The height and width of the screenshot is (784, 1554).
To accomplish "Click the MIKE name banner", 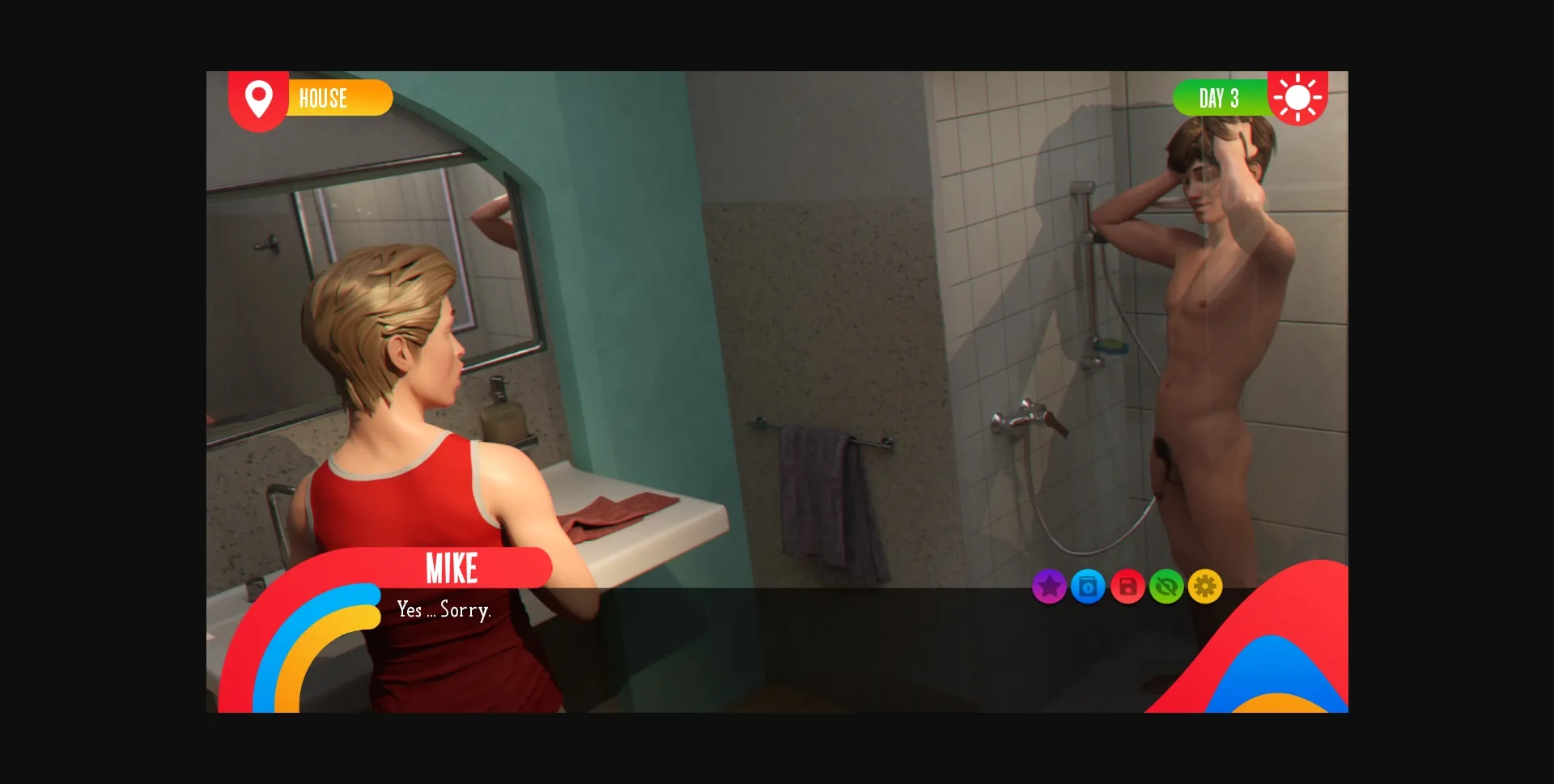I will click(452, 567).
